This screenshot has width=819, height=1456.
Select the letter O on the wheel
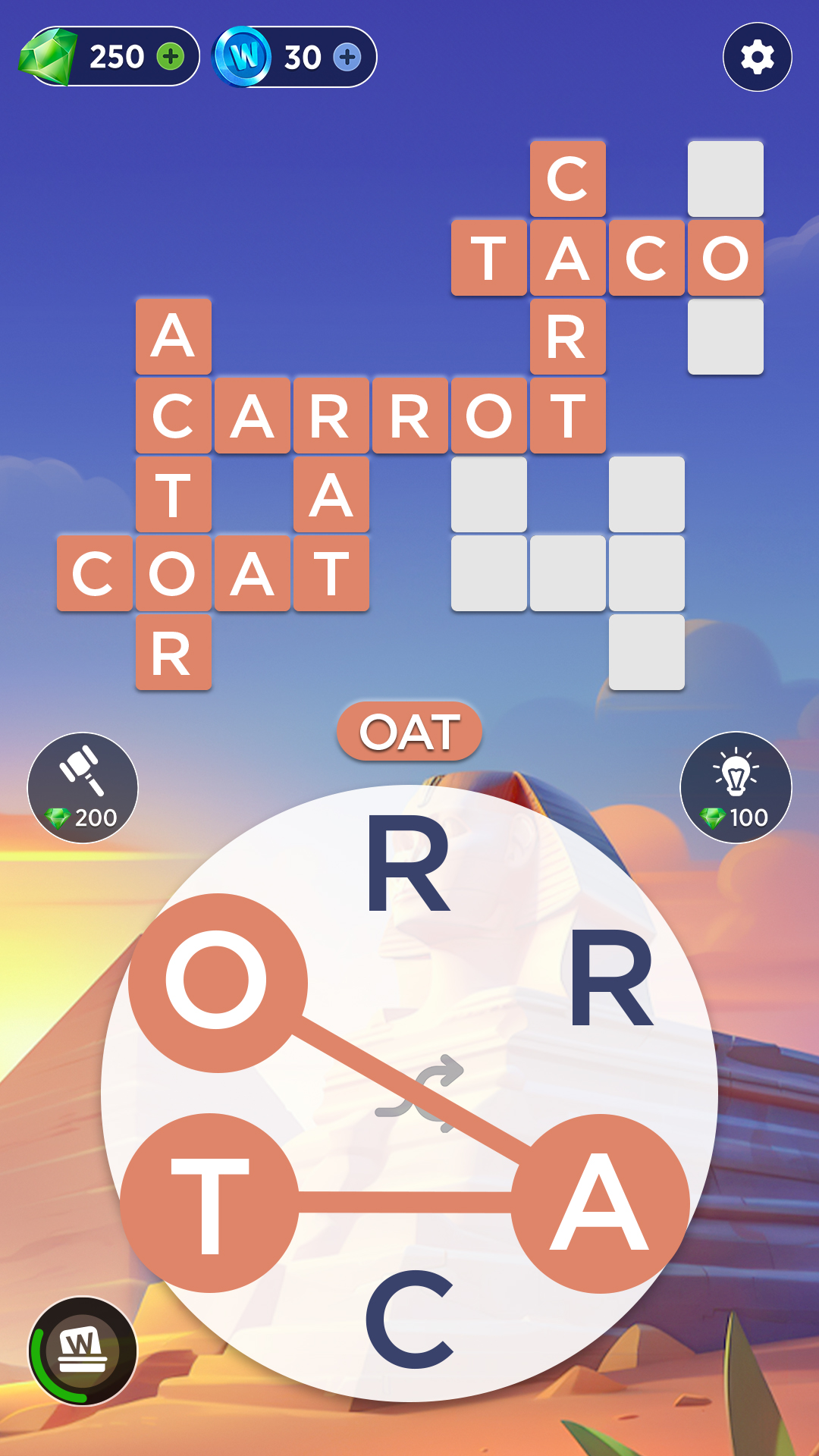(x=218, y=982)
